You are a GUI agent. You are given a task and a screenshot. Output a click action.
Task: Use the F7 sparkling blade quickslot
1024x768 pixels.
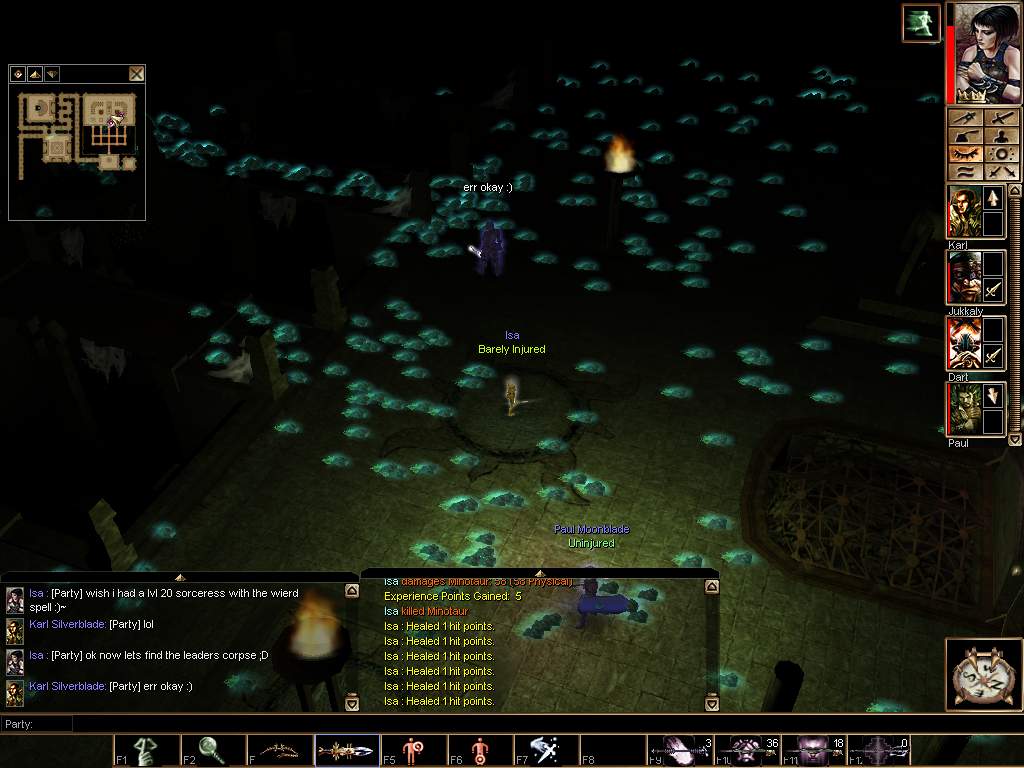pos(546,751)
